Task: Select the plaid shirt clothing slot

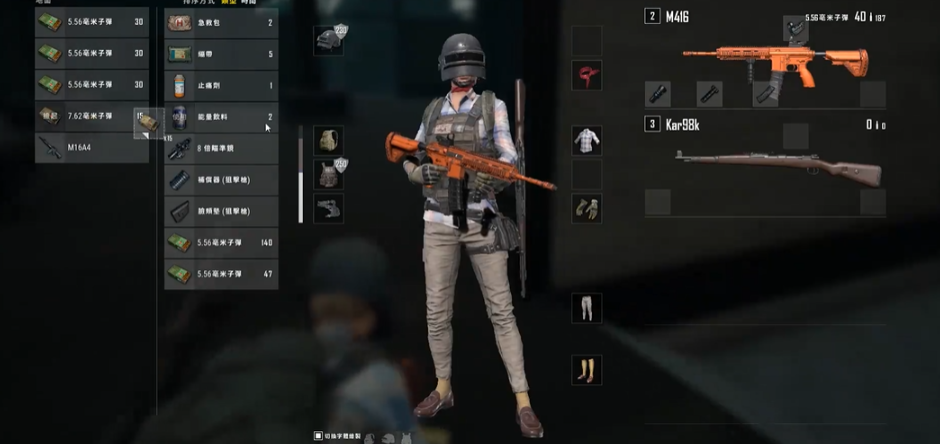Action: tap(587, 140)
